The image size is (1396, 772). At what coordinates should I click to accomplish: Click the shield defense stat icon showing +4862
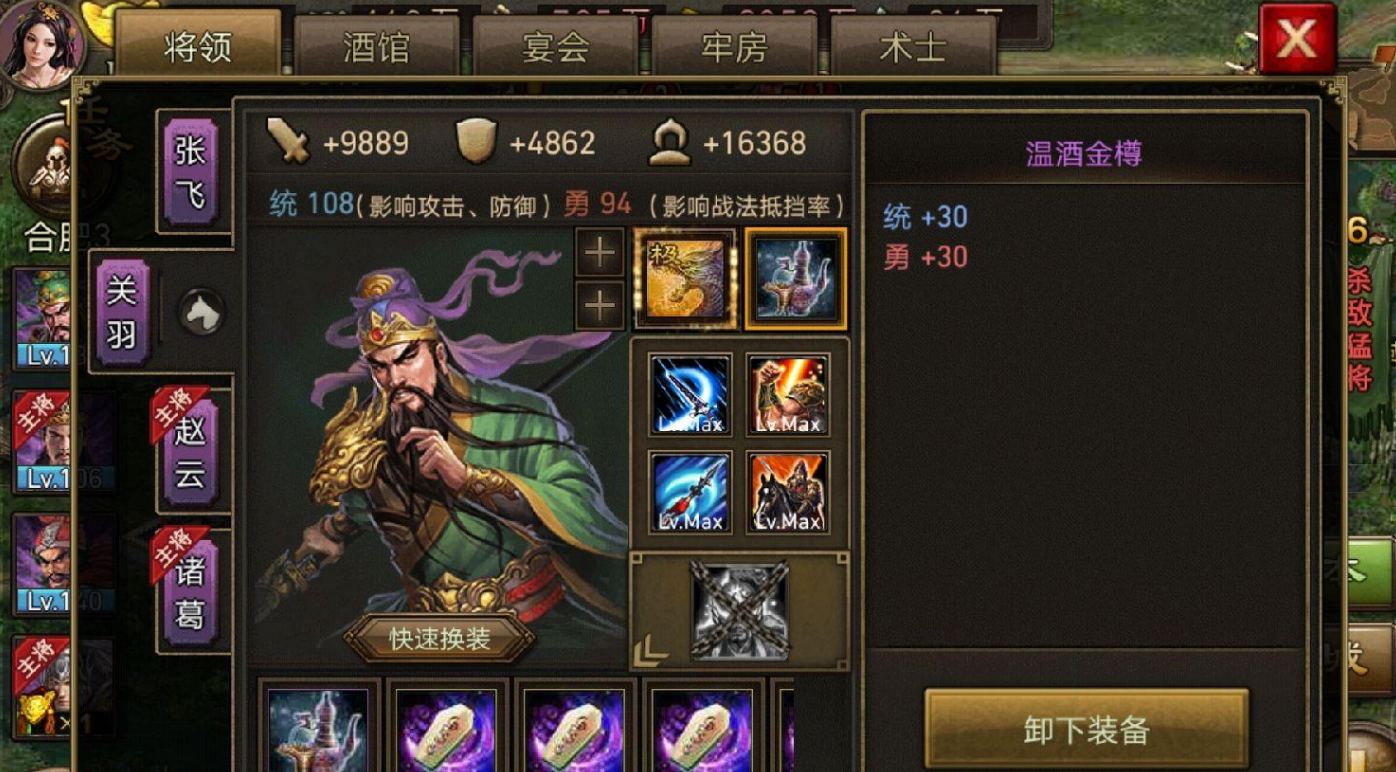tap(478, 142)
